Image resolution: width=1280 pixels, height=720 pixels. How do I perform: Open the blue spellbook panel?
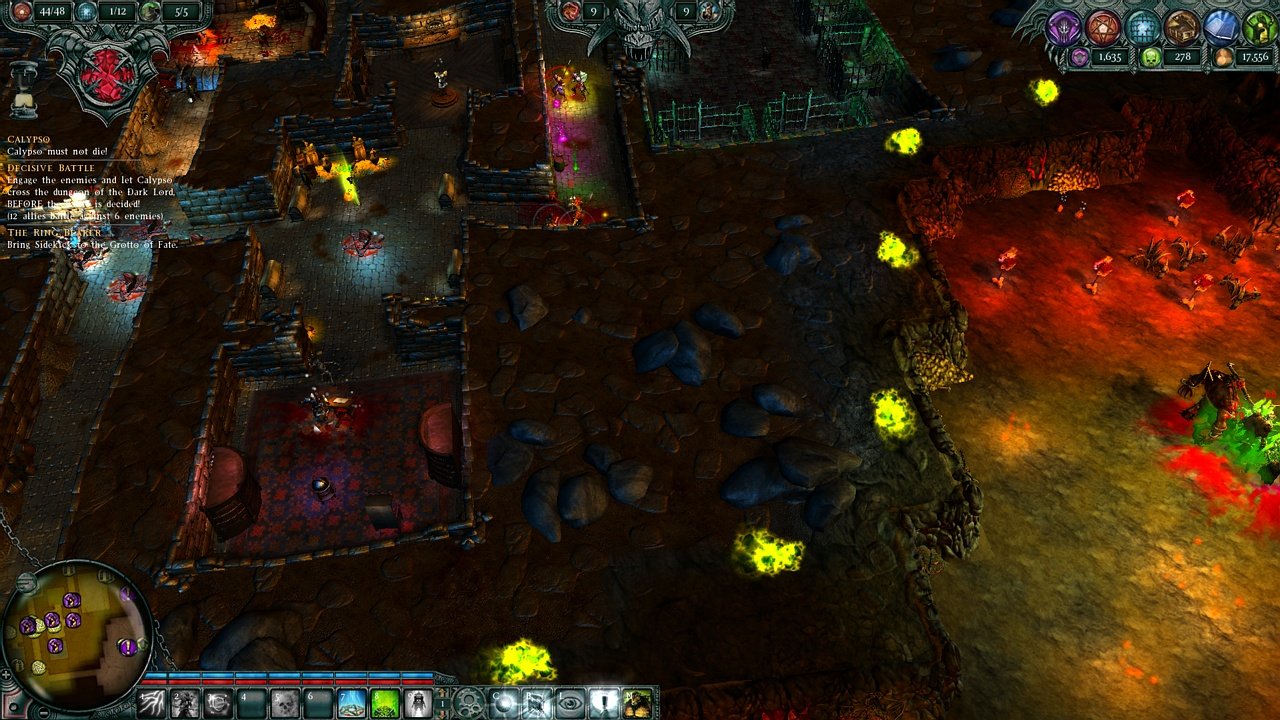(1222, 28)
